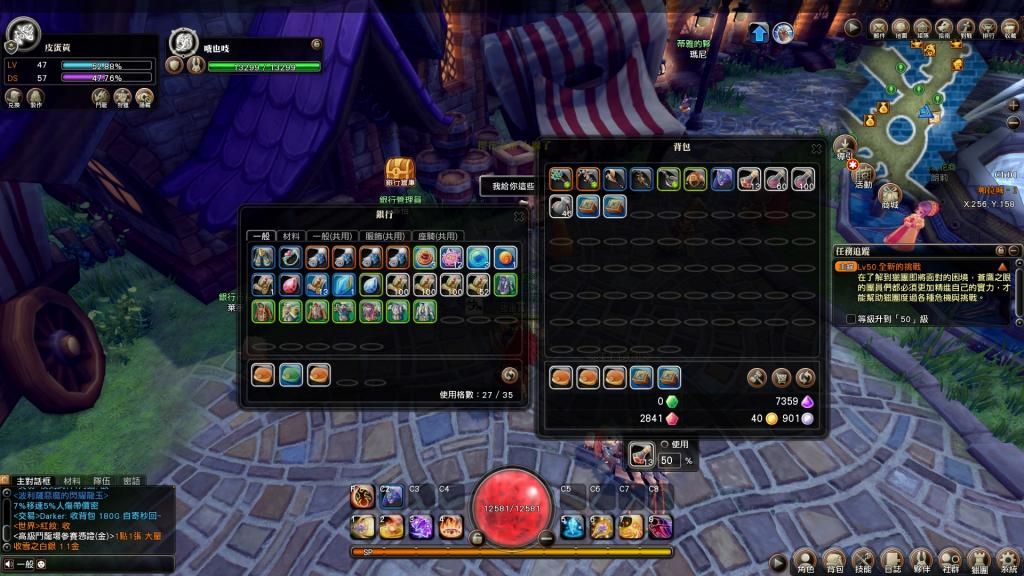The image size is (1024, 576).
Task: Pick the ring item in the bank
Action: tap(290, 258)
